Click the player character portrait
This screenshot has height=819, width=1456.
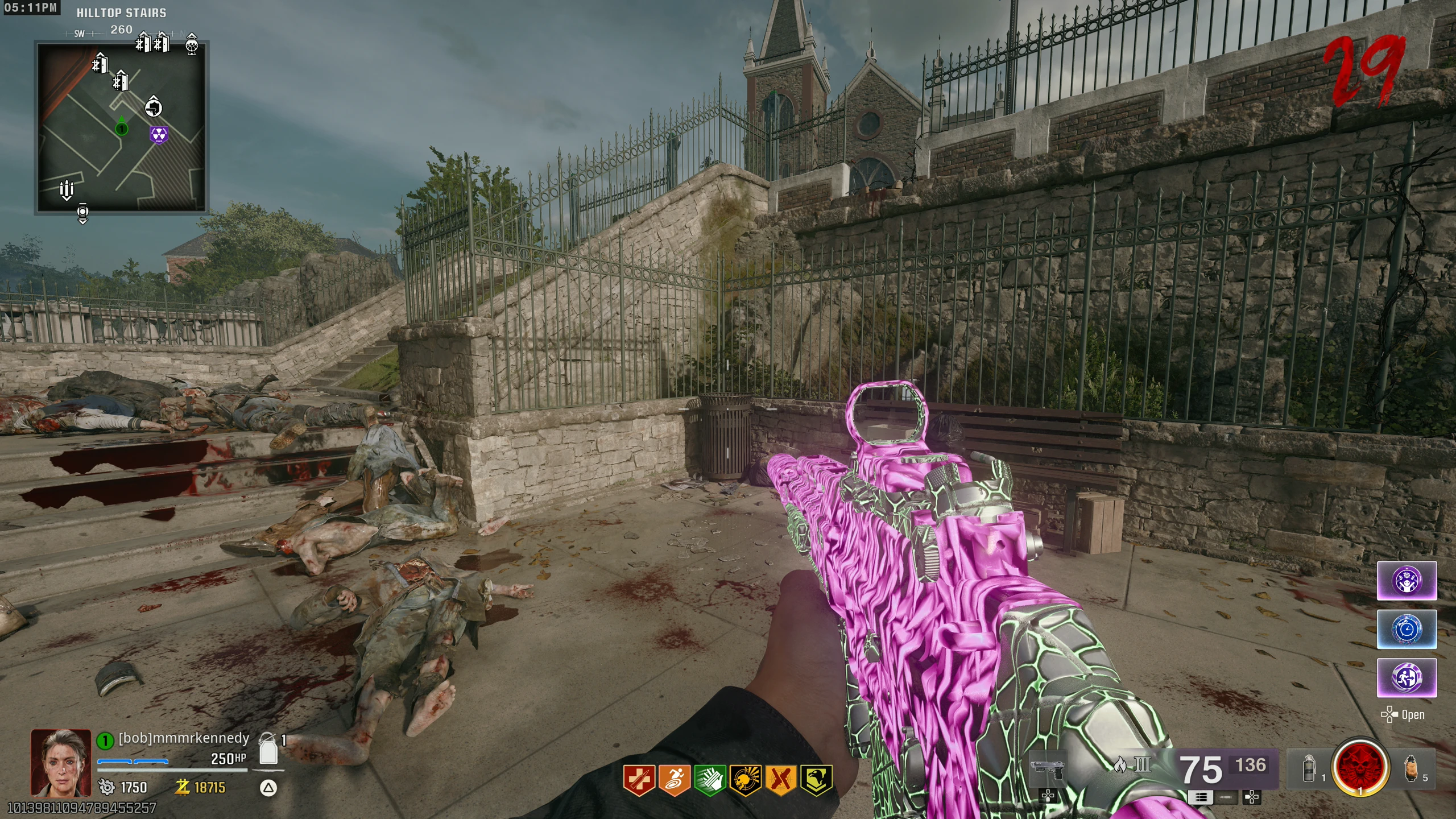61,762
